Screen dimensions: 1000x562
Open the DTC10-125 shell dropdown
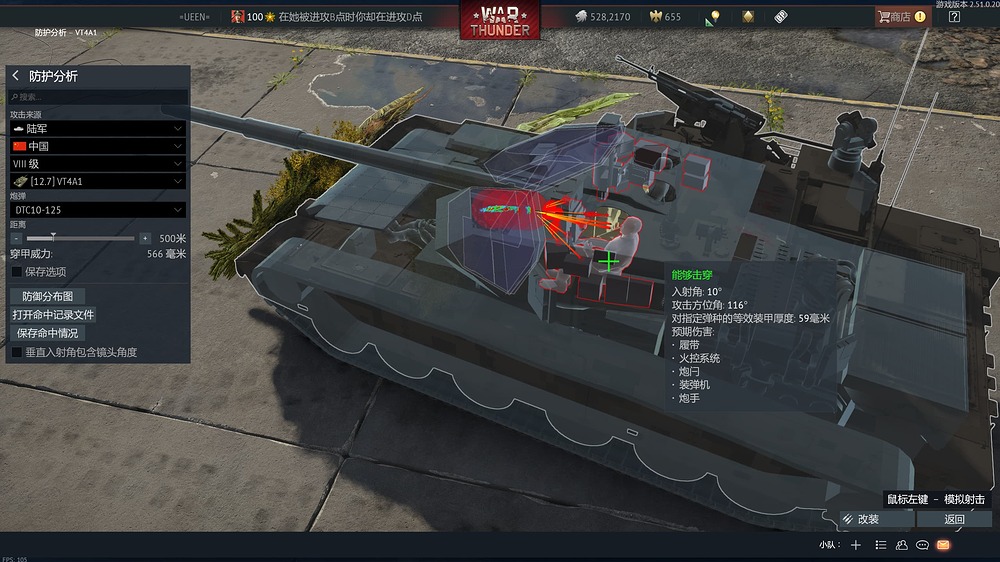pyautogui.click(x=97, y=210)
